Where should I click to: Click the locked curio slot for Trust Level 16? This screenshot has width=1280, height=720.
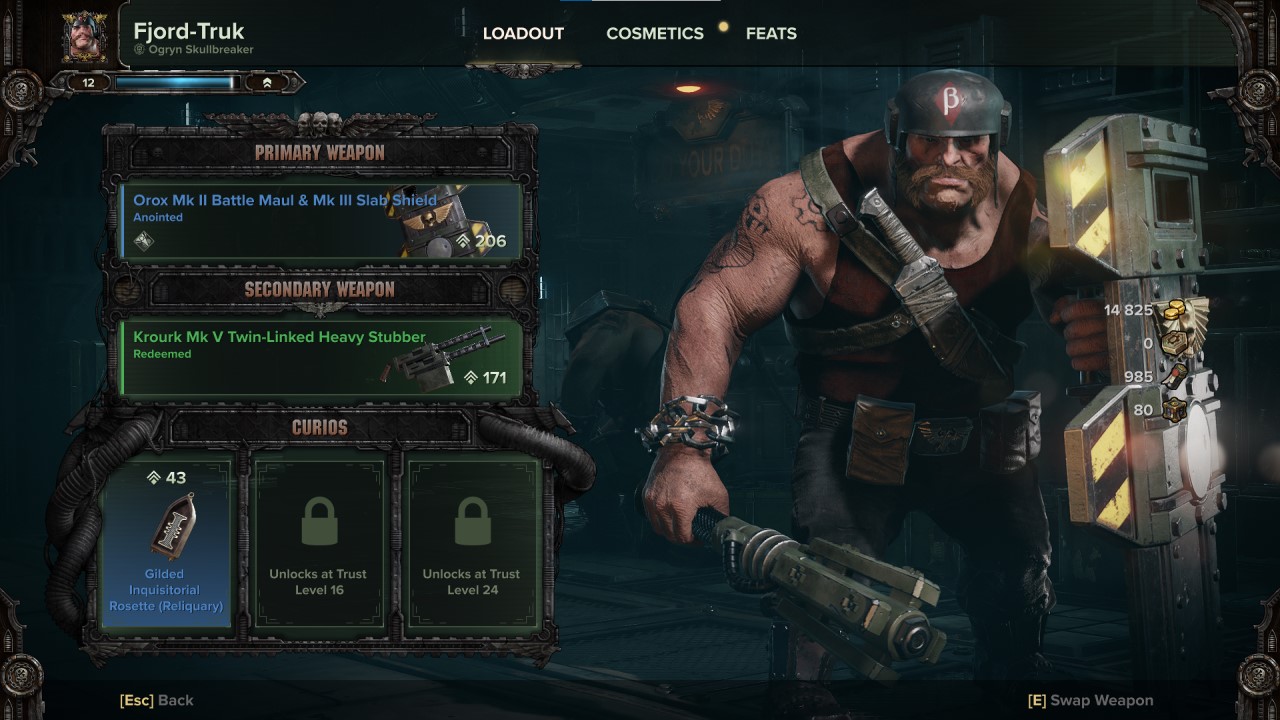(x=318, y=543)
